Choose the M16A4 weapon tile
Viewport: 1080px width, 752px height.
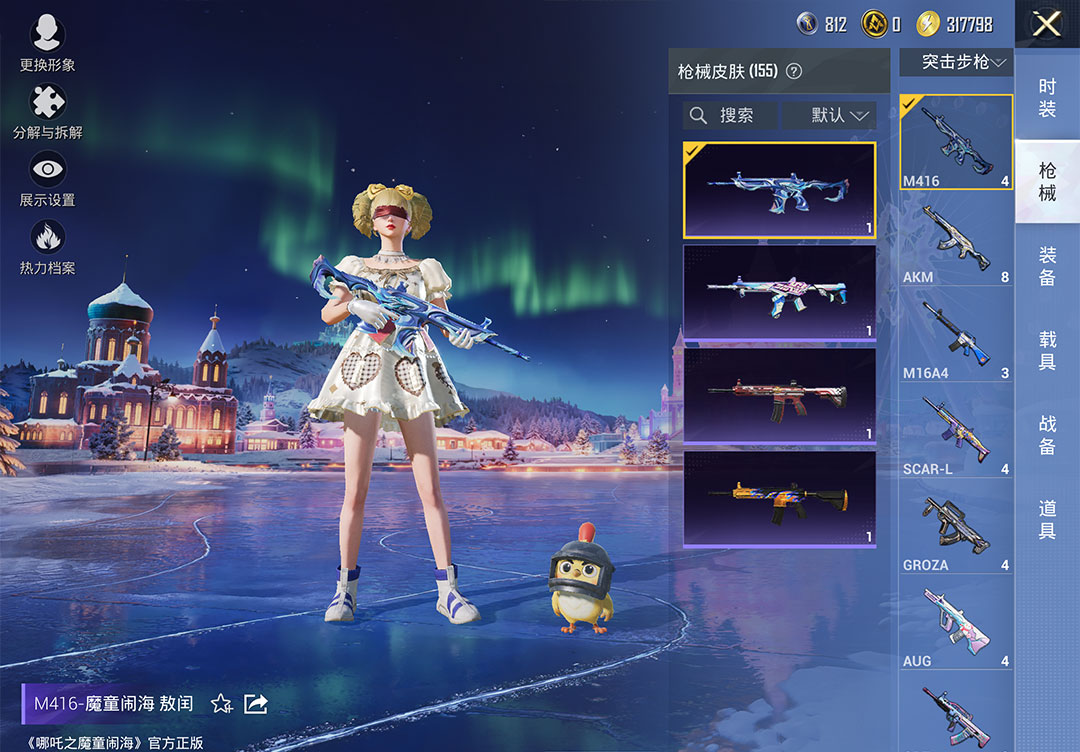955,339
